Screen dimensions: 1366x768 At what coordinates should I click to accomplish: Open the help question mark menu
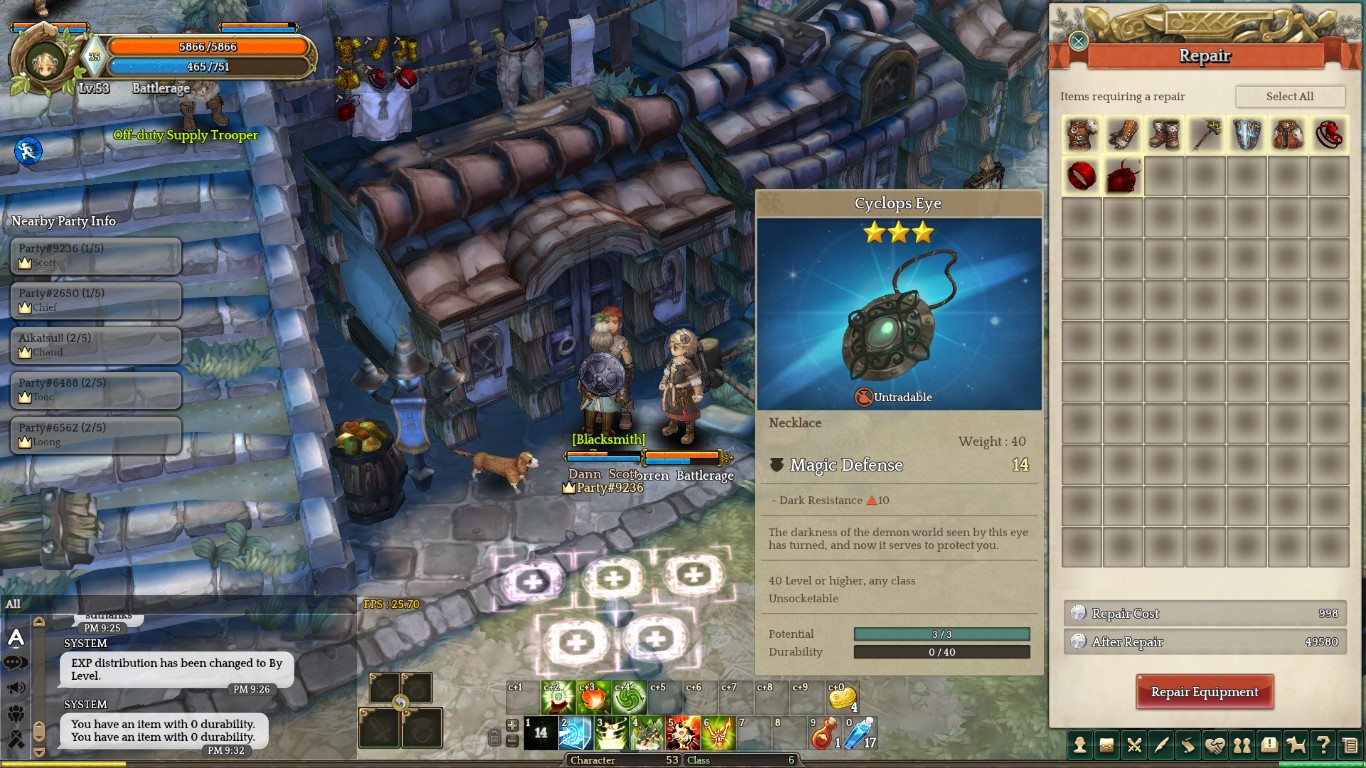[x=1323, y=745]
